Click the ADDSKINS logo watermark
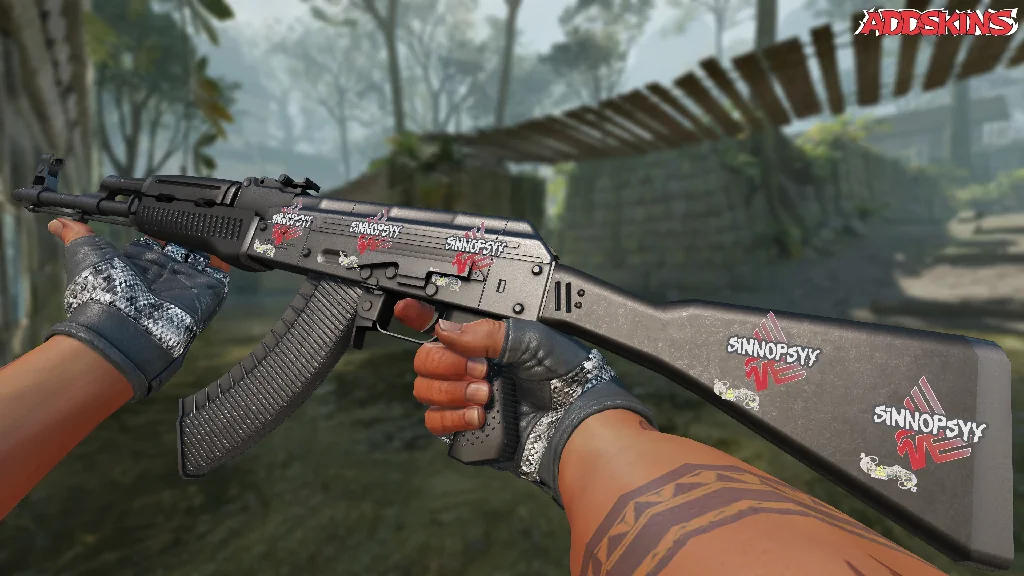The image size is (1024, 576). click(938, 23)
